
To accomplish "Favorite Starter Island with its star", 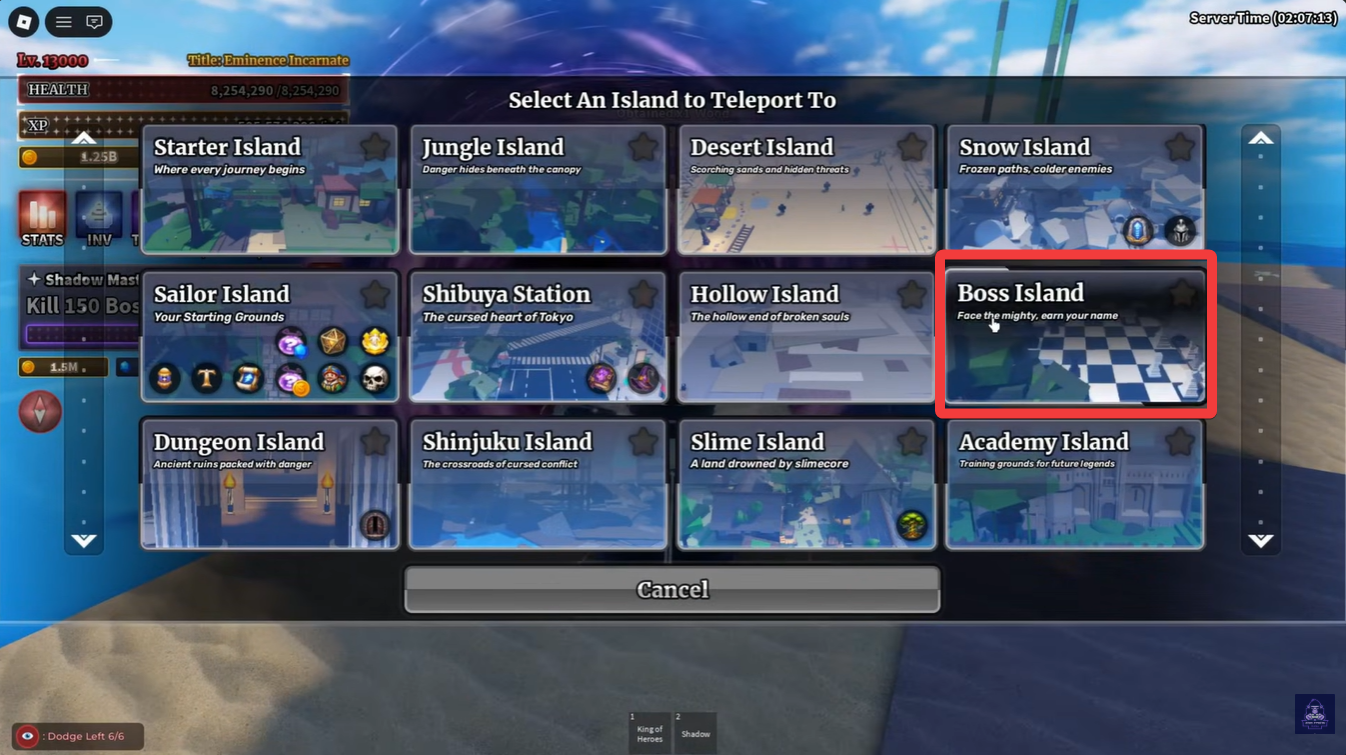I will click(375, 147).
